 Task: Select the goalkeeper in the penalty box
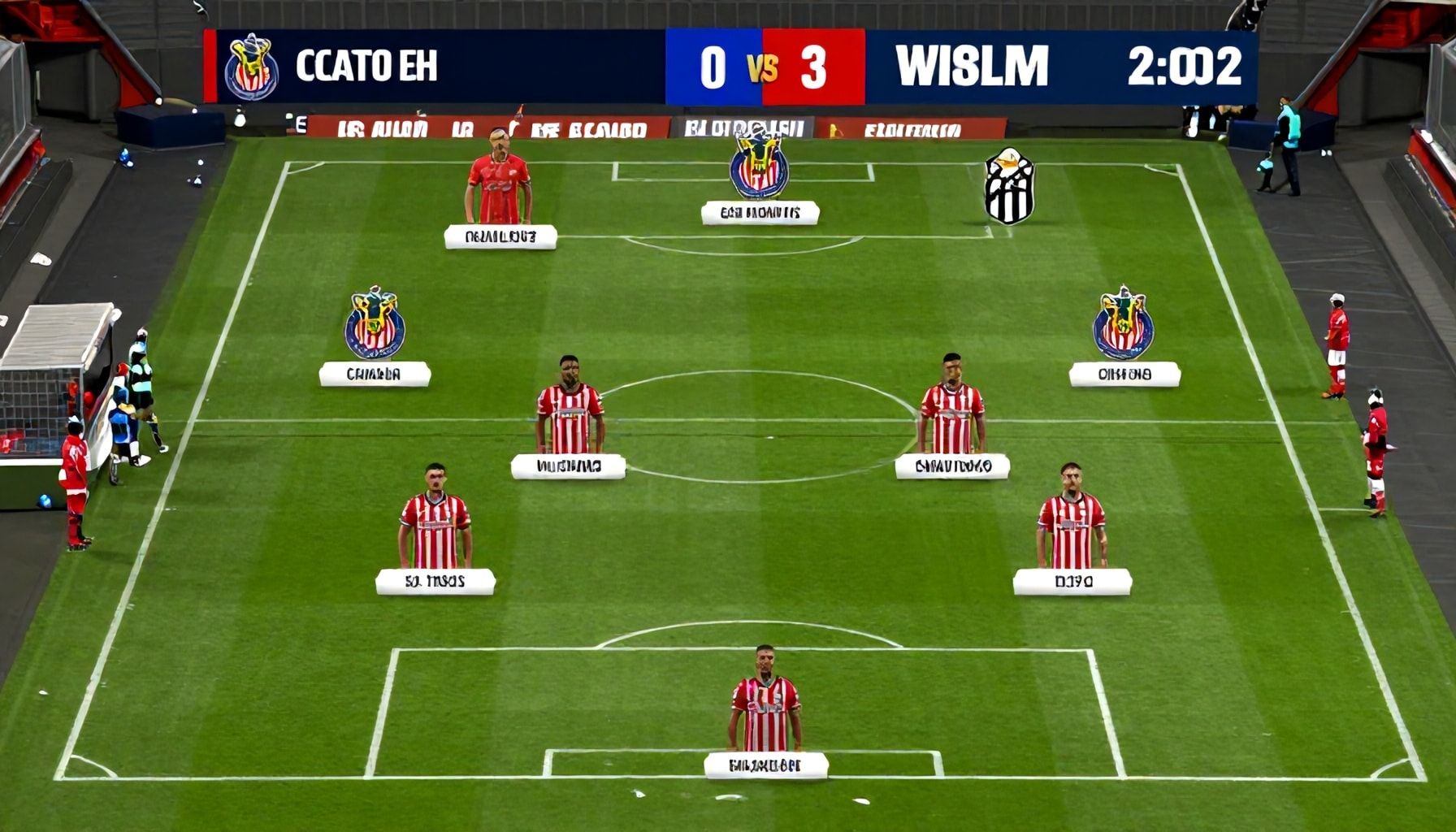(x=765, y=702)
